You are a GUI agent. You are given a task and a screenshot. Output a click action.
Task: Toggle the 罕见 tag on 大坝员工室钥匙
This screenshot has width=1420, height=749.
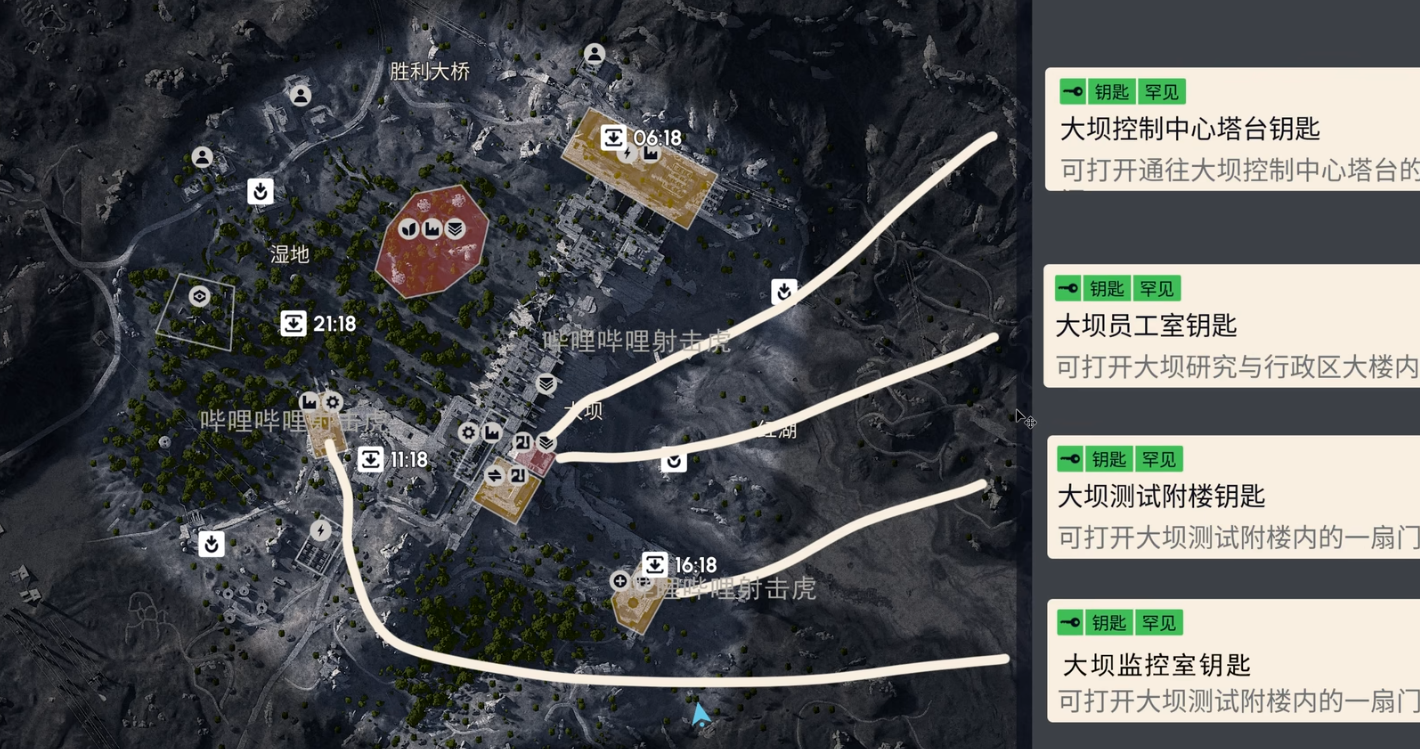pos(1159,288)
